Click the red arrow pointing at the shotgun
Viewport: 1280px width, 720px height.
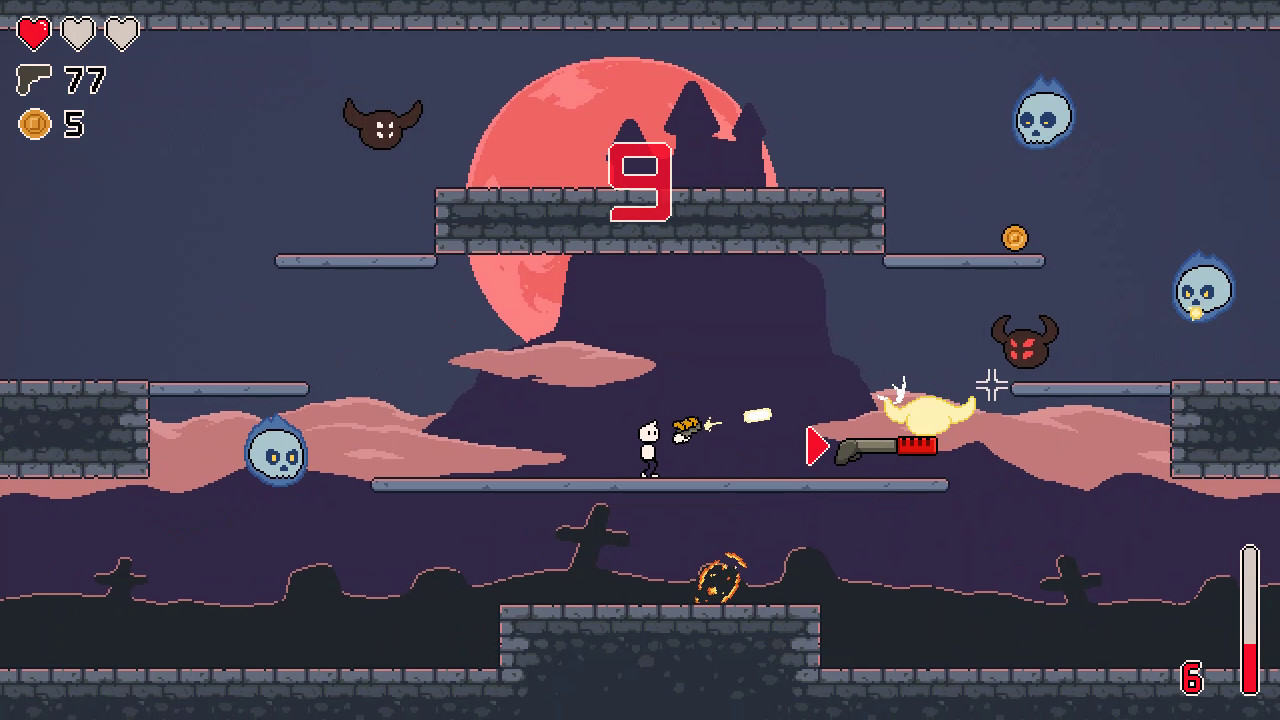click(816, 447)
